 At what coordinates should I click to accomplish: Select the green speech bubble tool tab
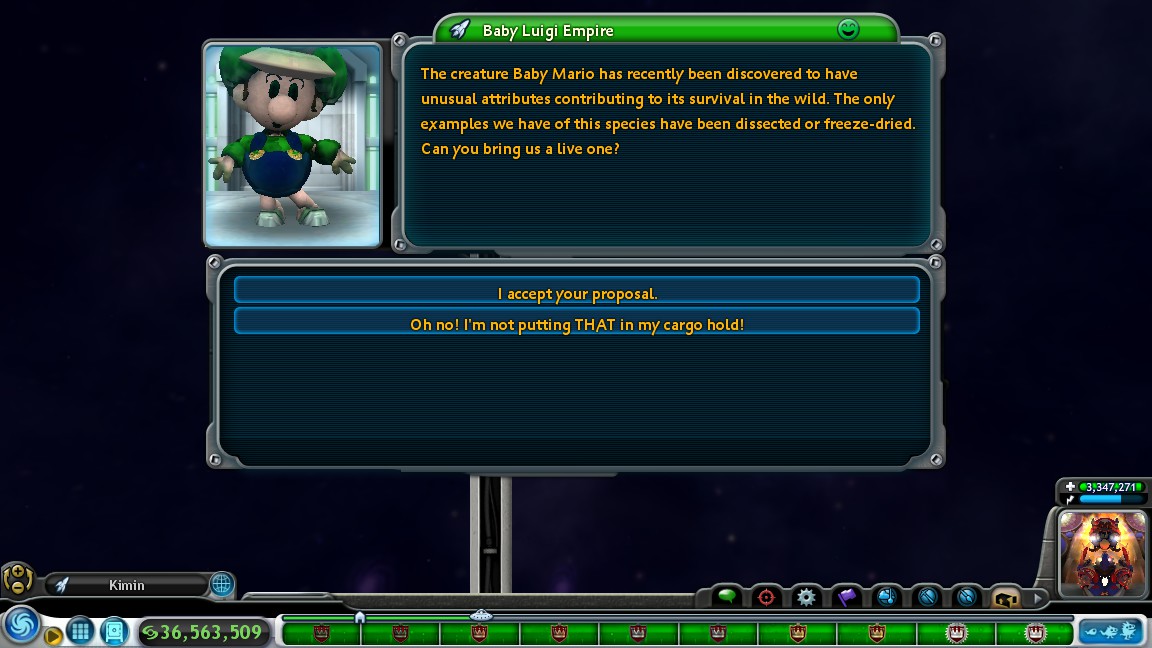pyautogui.click(x=727, y=597)
